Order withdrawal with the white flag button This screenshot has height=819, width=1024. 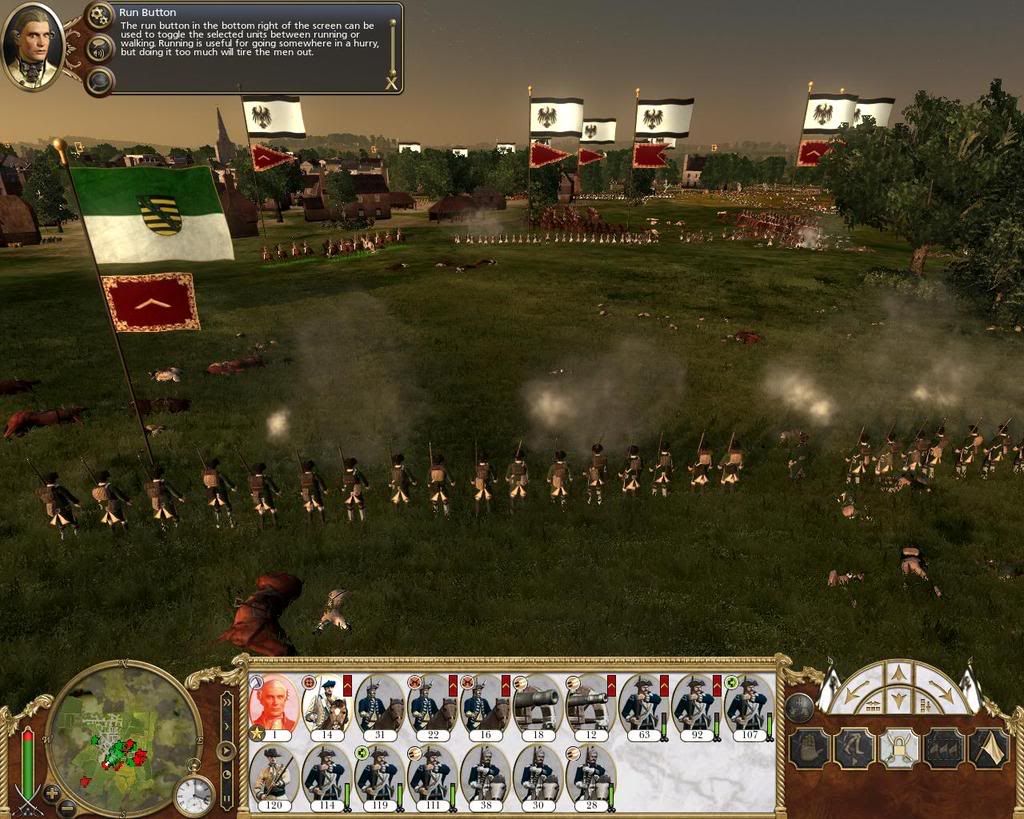pos(989,748)
